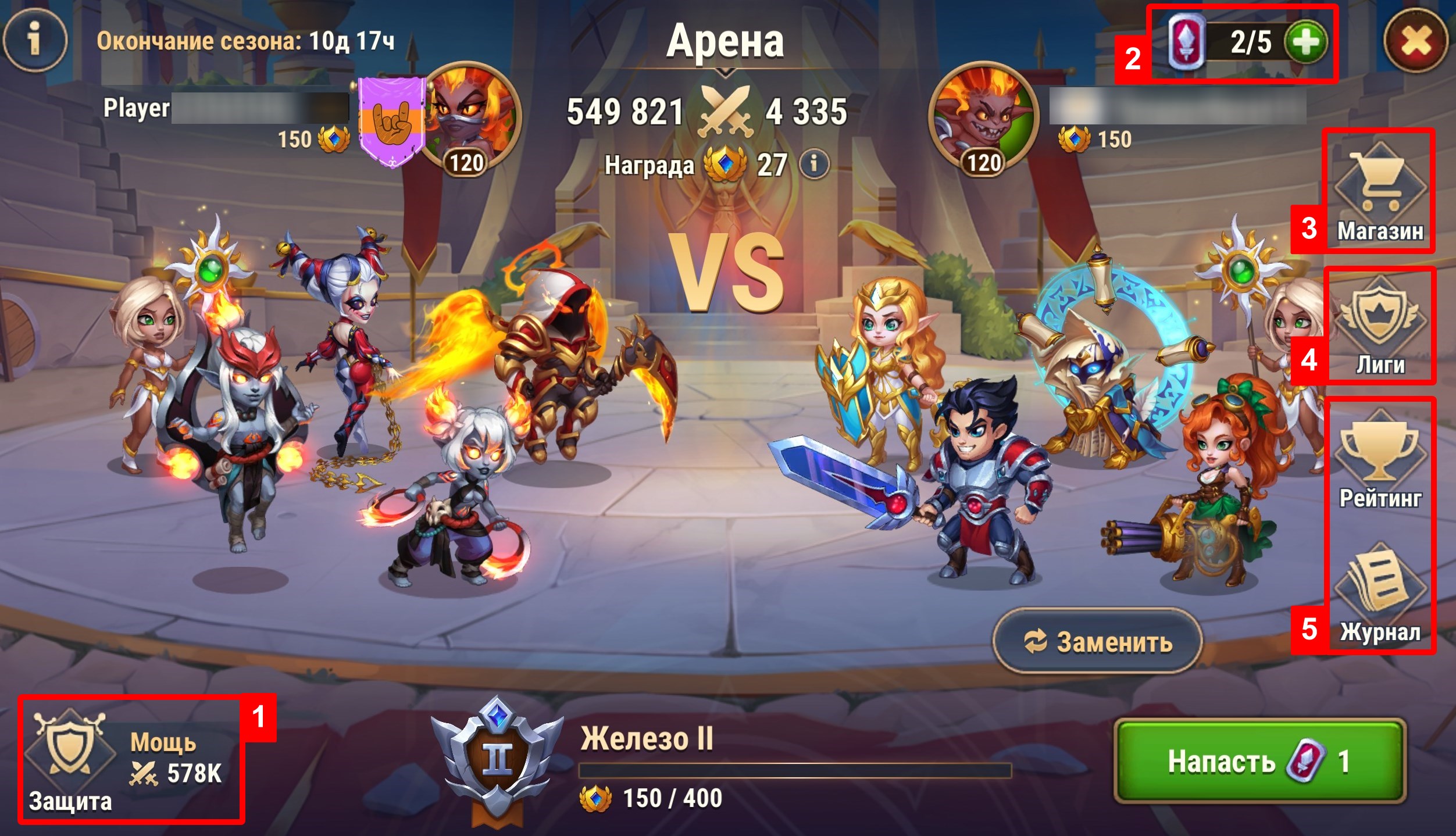Show the Рейтинг leaderboard

(1380, 460)
